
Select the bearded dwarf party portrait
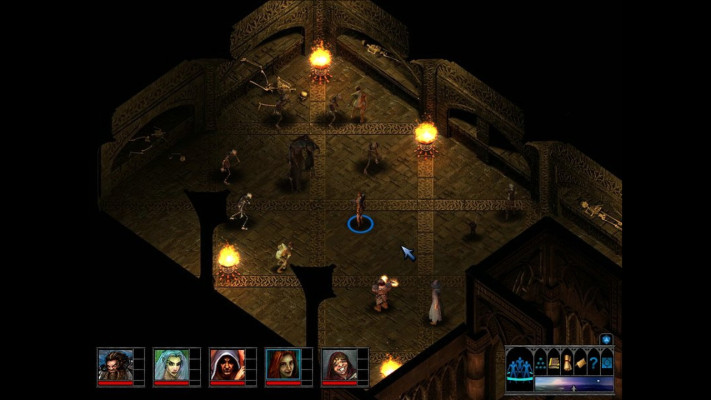pyautogui.click(x=114, y=364)
